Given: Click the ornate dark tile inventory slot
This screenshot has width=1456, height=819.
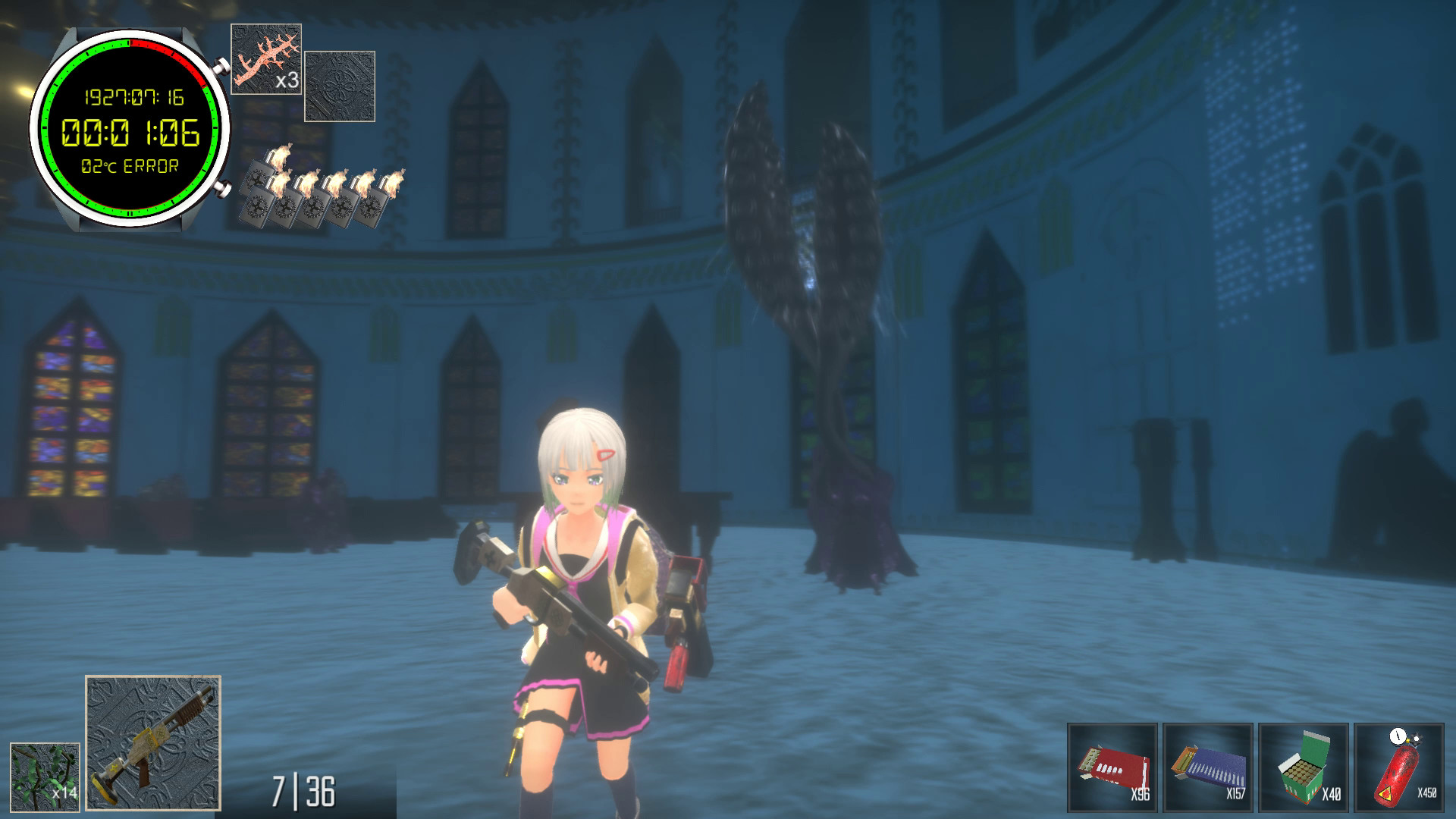Looking at the screenshot, I should (340, 86).
